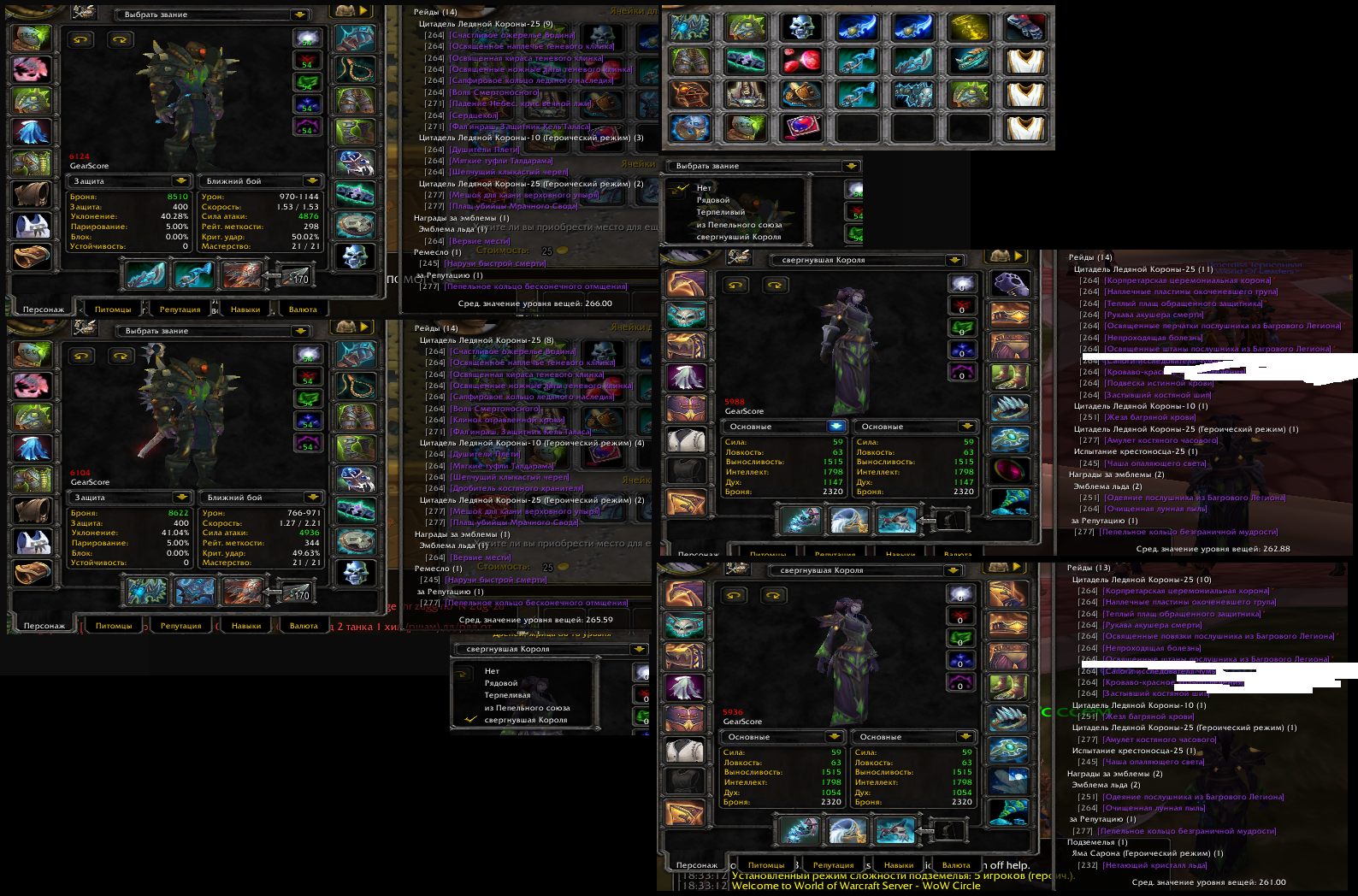Select the silver skull item in the bag
Image resolution: width=1358 pixels, height=896 pixels.
(801, 28)
